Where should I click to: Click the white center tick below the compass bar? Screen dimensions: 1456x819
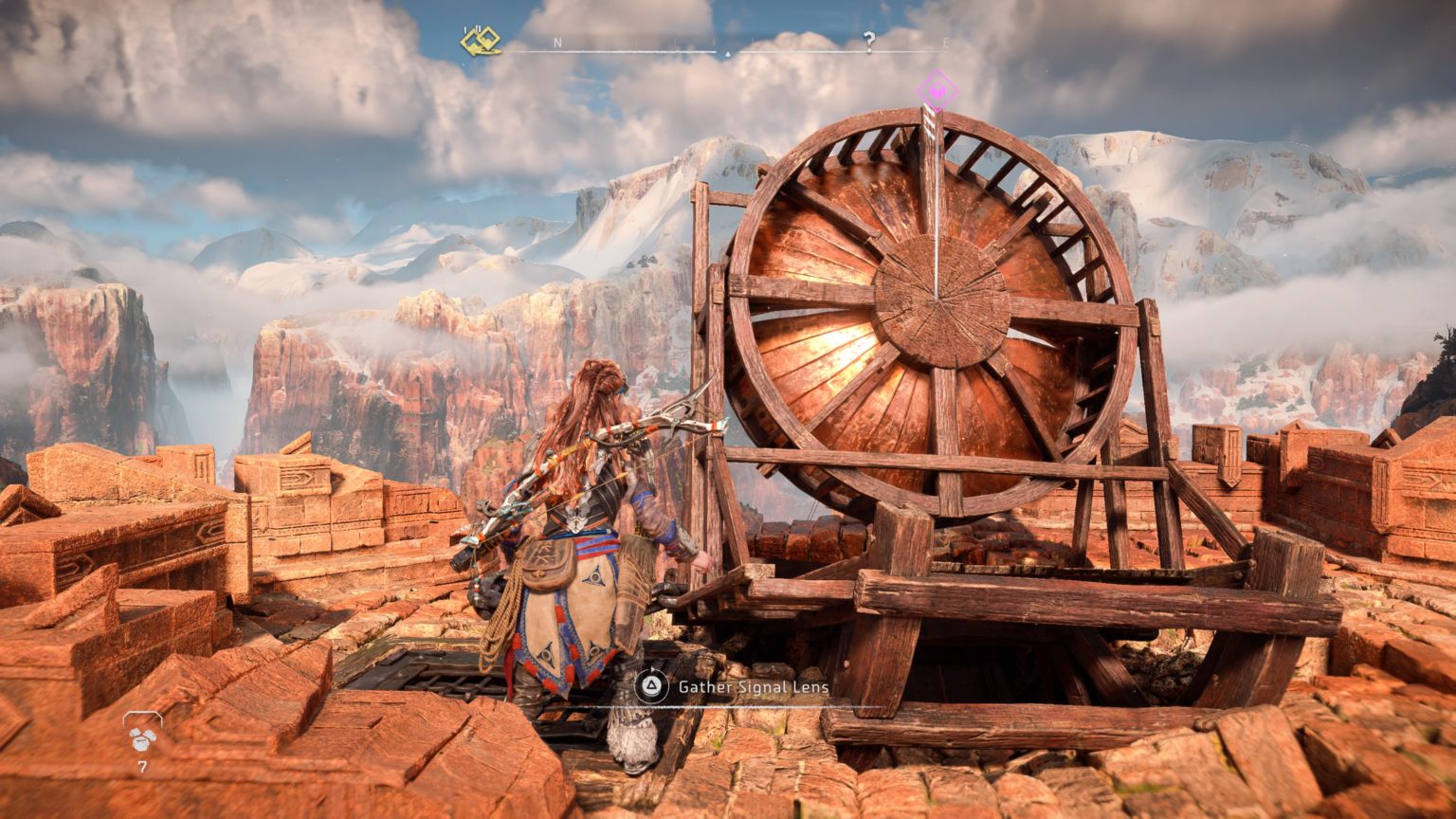(x=728, y=54)
